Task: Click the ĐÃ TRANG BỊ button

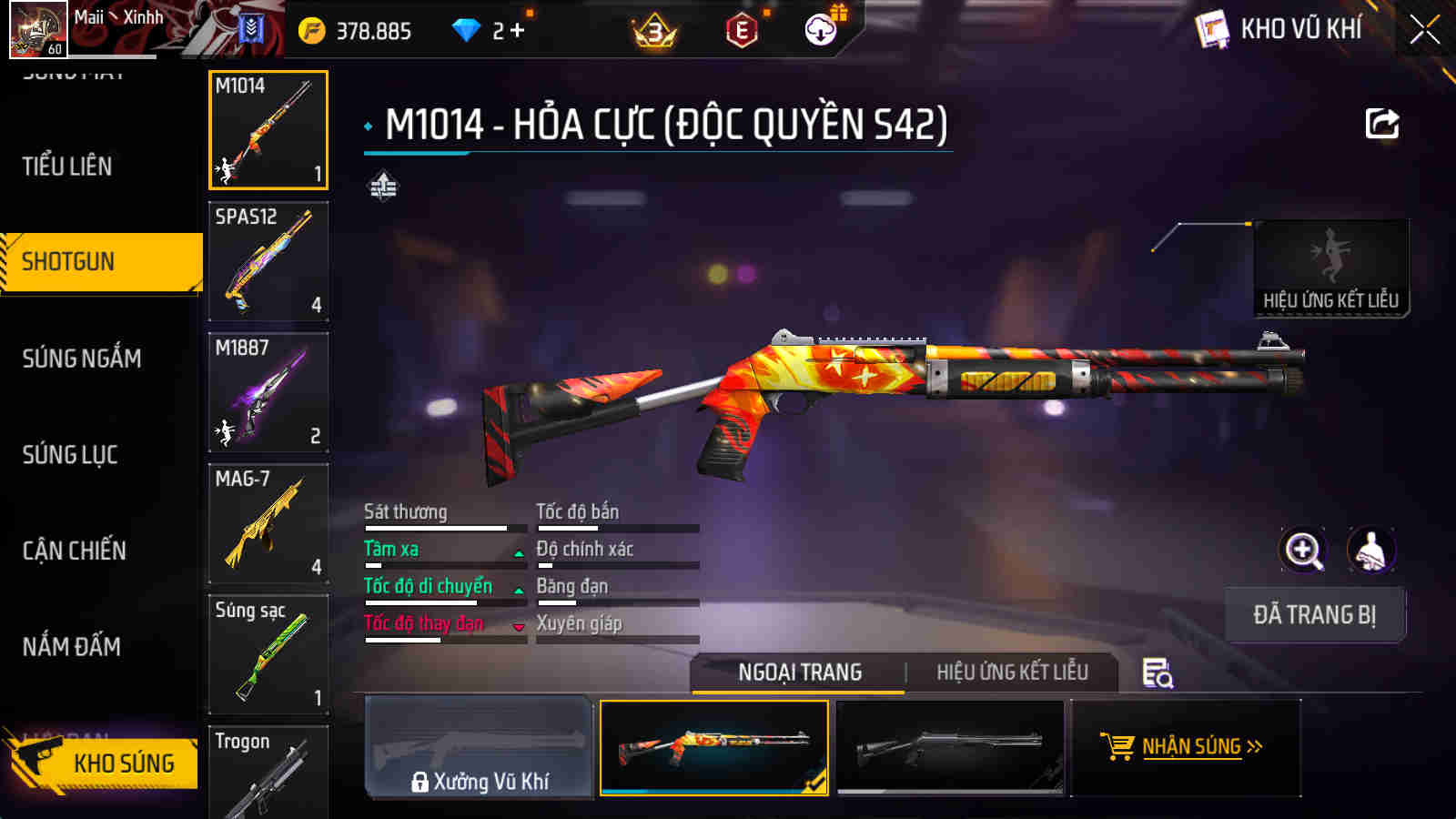Action: [1314, 615]
